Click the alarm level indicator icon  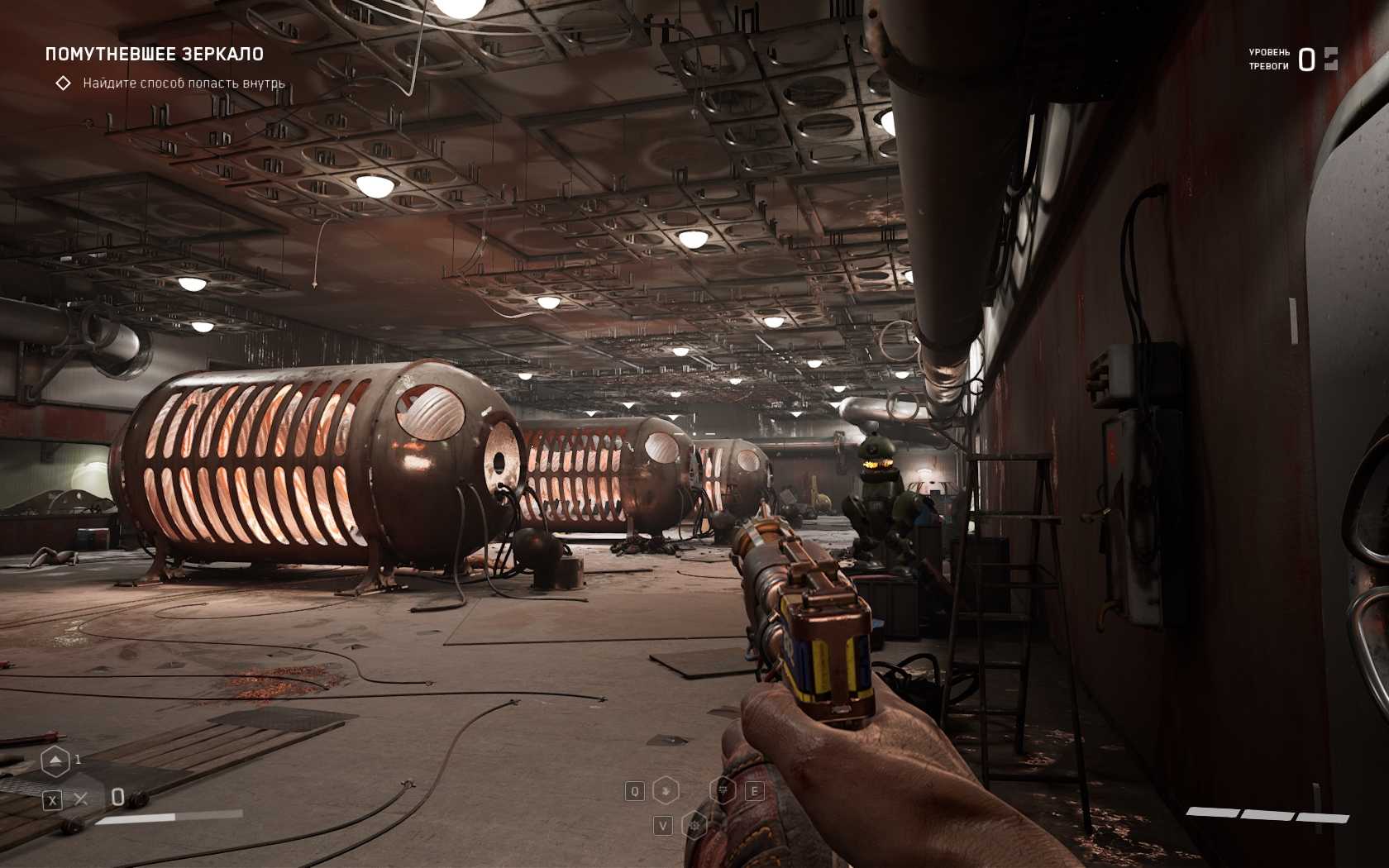[1330, 59]
